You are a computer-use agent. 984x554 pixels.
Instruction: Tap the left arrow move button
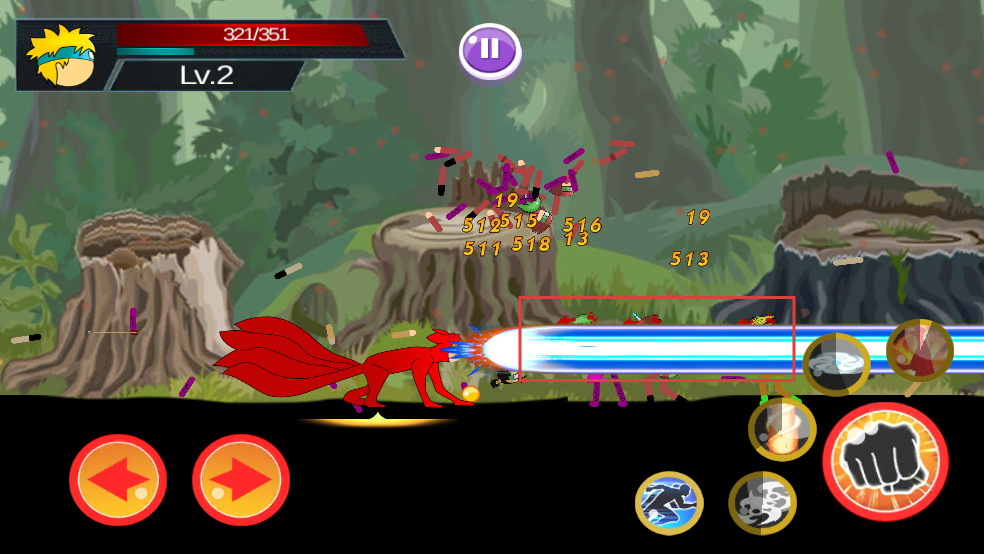pyautogui.click(x=117, y=480)
